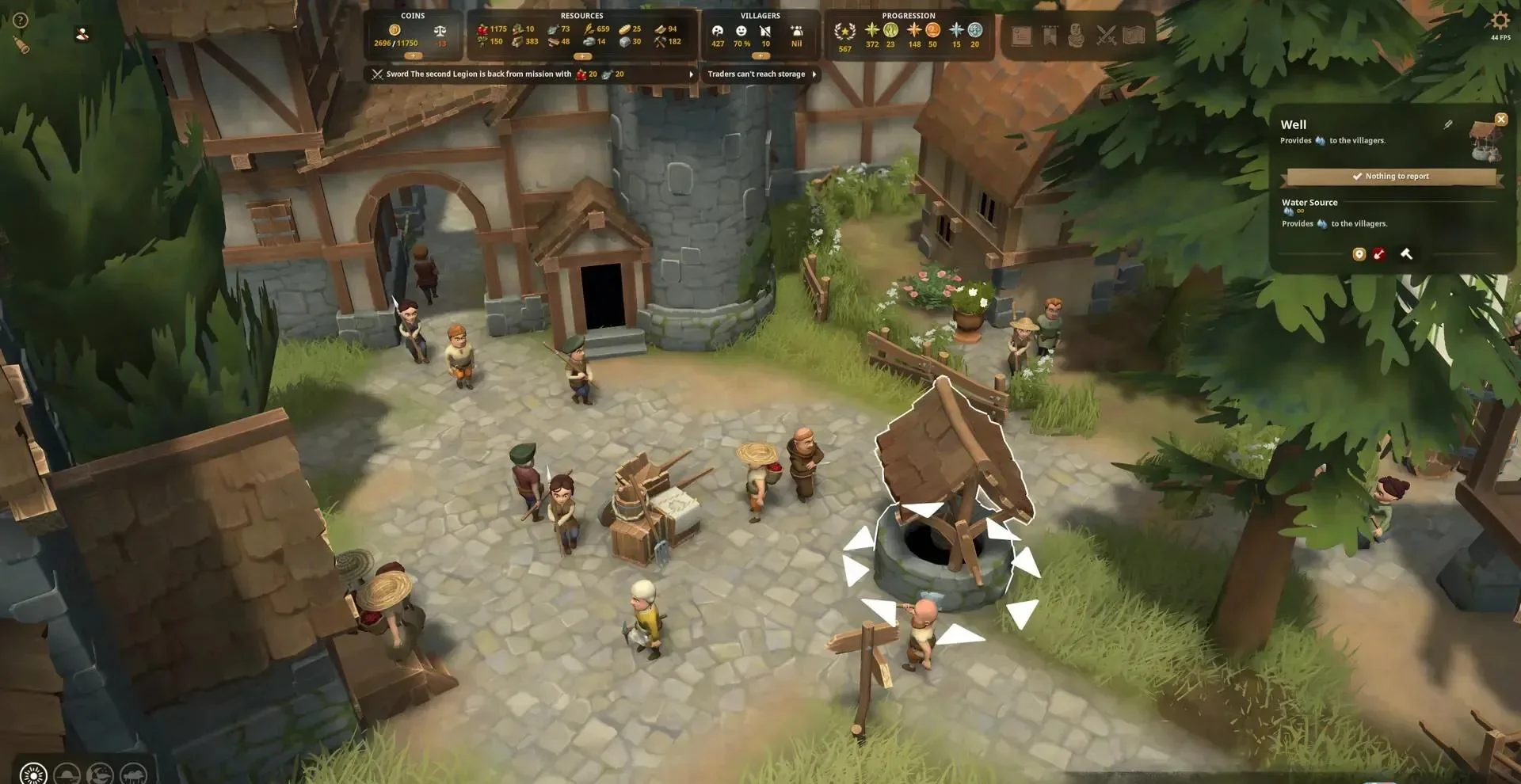1521x784 pixels.
Task: Open the settings gear
Action: point(1500,21)
